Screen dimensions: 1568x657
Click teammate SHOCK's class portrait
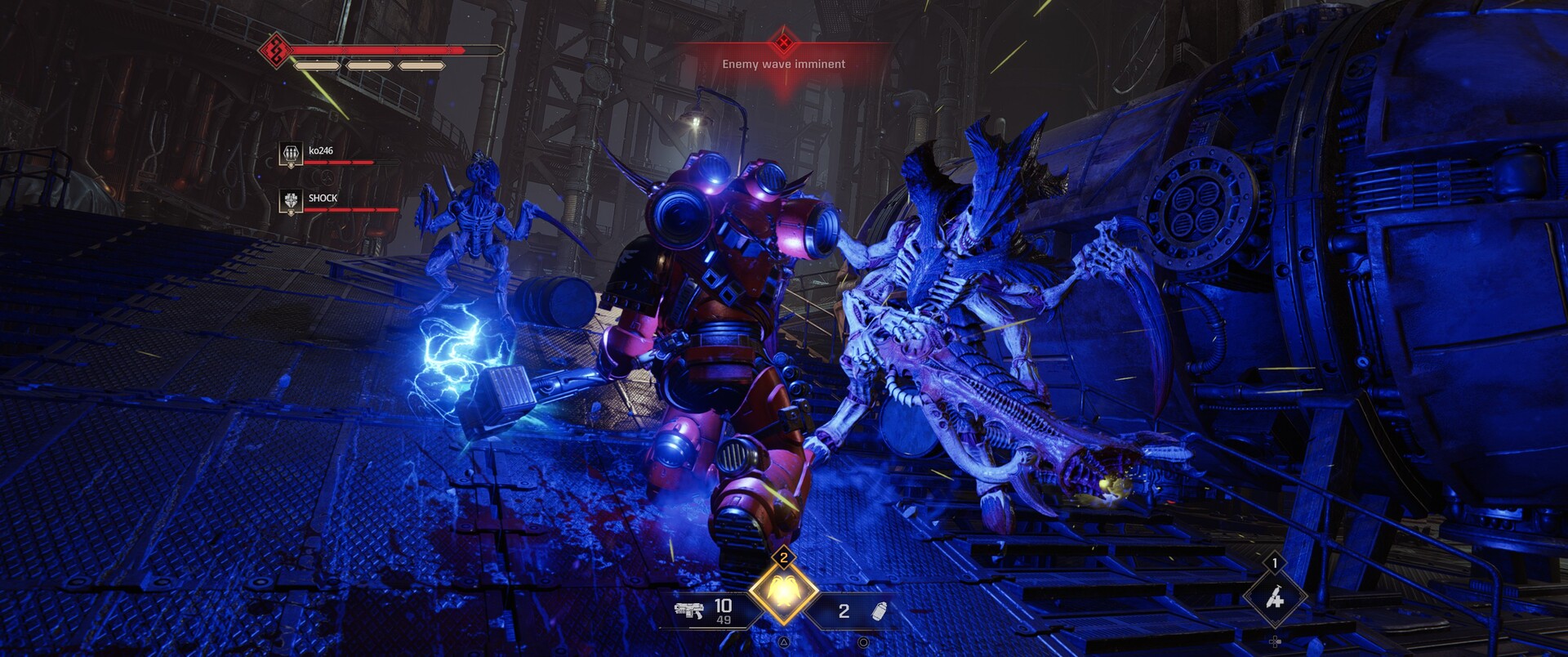291,201
